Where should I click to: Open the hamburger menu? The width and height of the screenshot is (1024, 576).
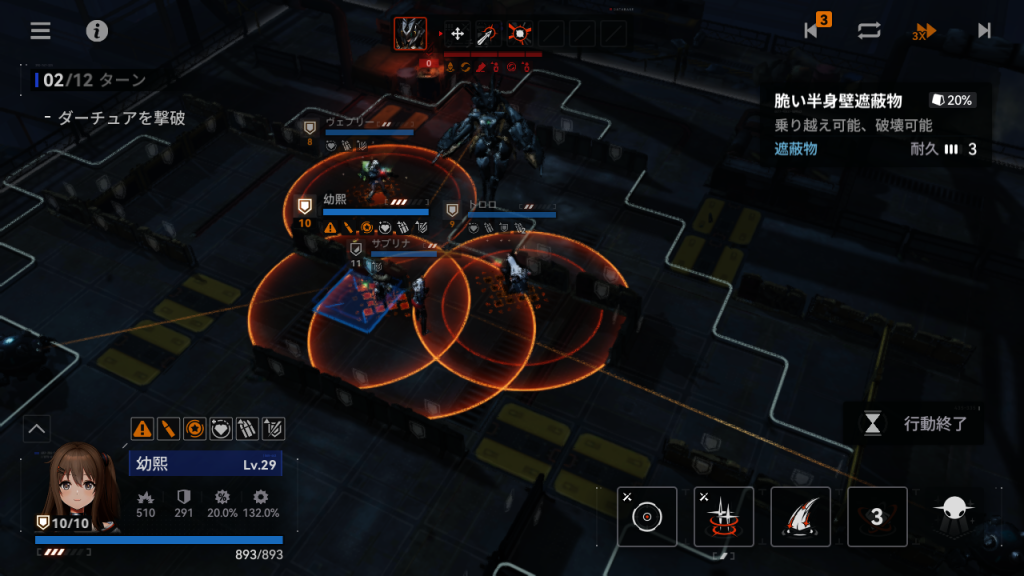pos(40,30)
